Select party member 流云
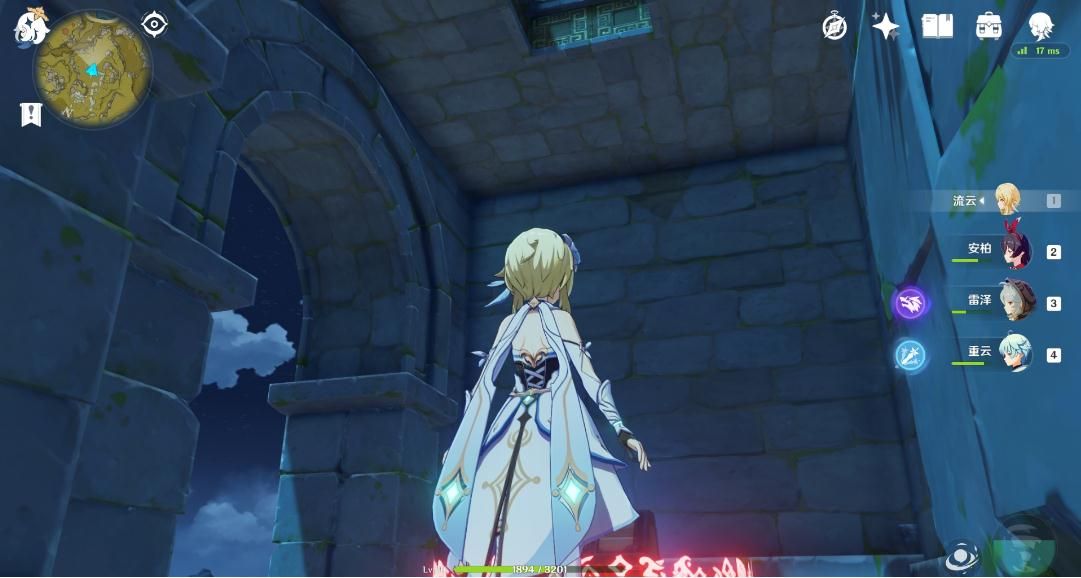Viewport: 1081px width, 578px height. (1005, 200)
